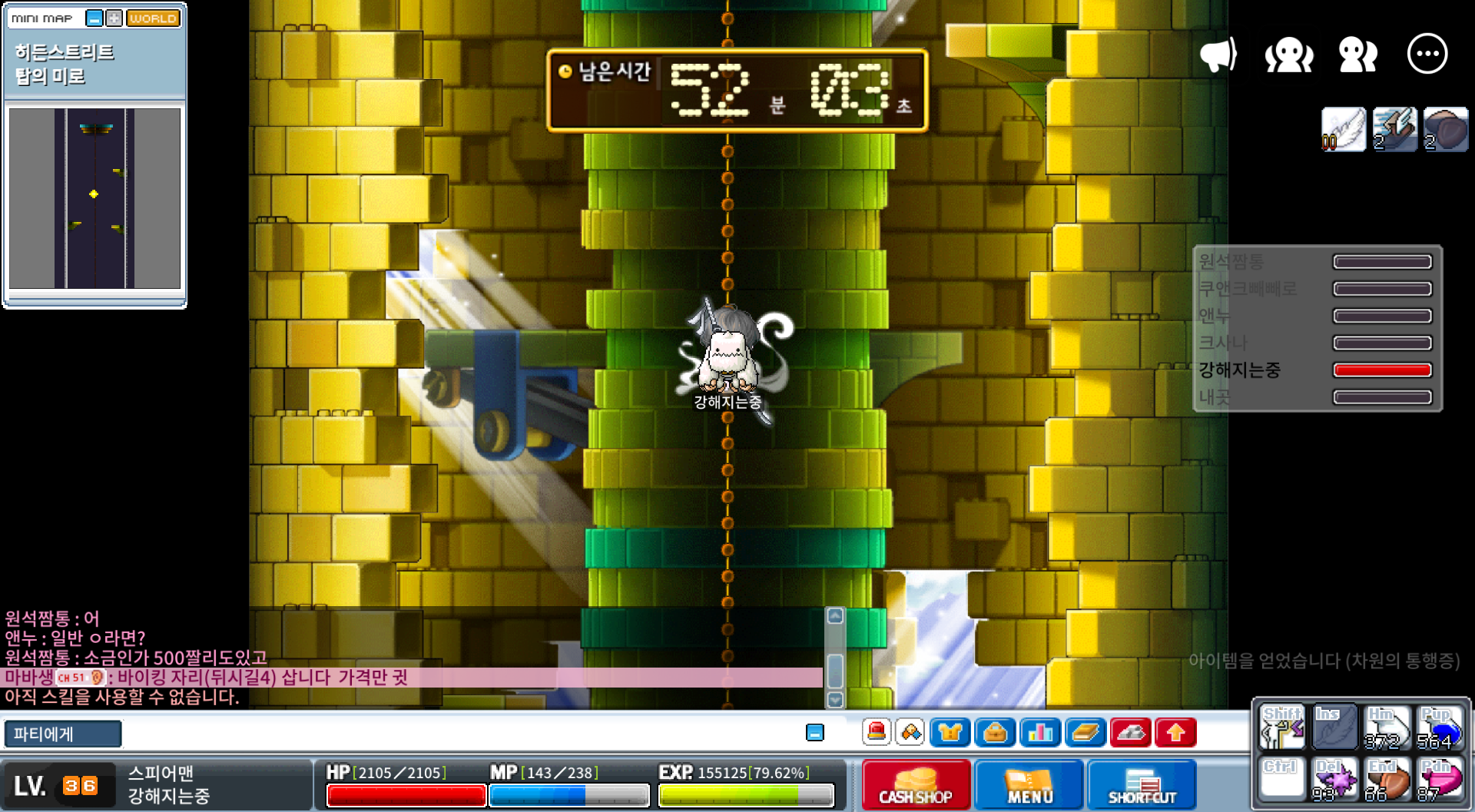Open the stats bar chart icon
1475x812 pixels.
(x=1040, y=733)
